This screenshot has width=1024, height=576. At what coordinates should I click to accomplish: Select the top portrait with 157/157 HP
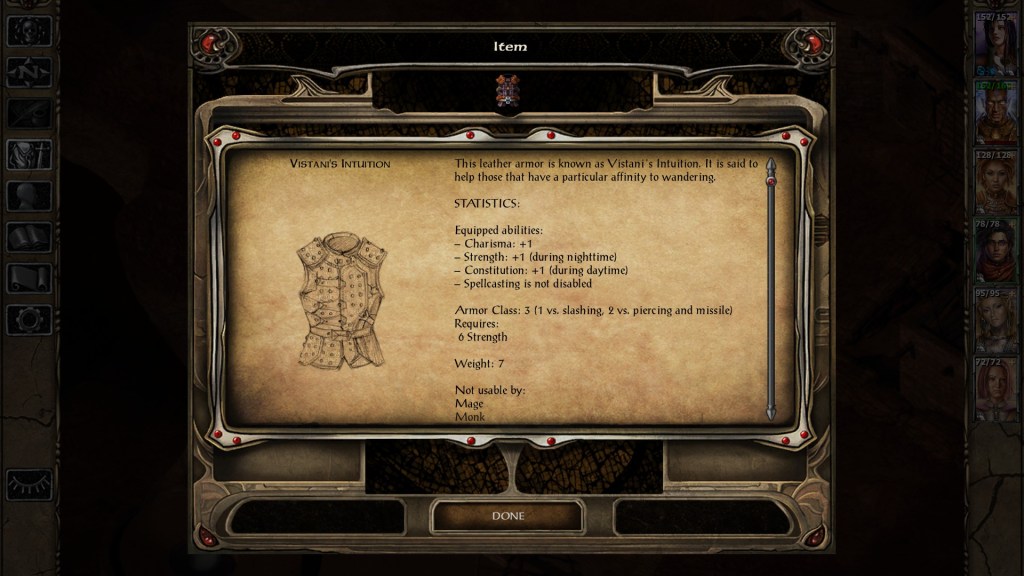coord(995,45)
